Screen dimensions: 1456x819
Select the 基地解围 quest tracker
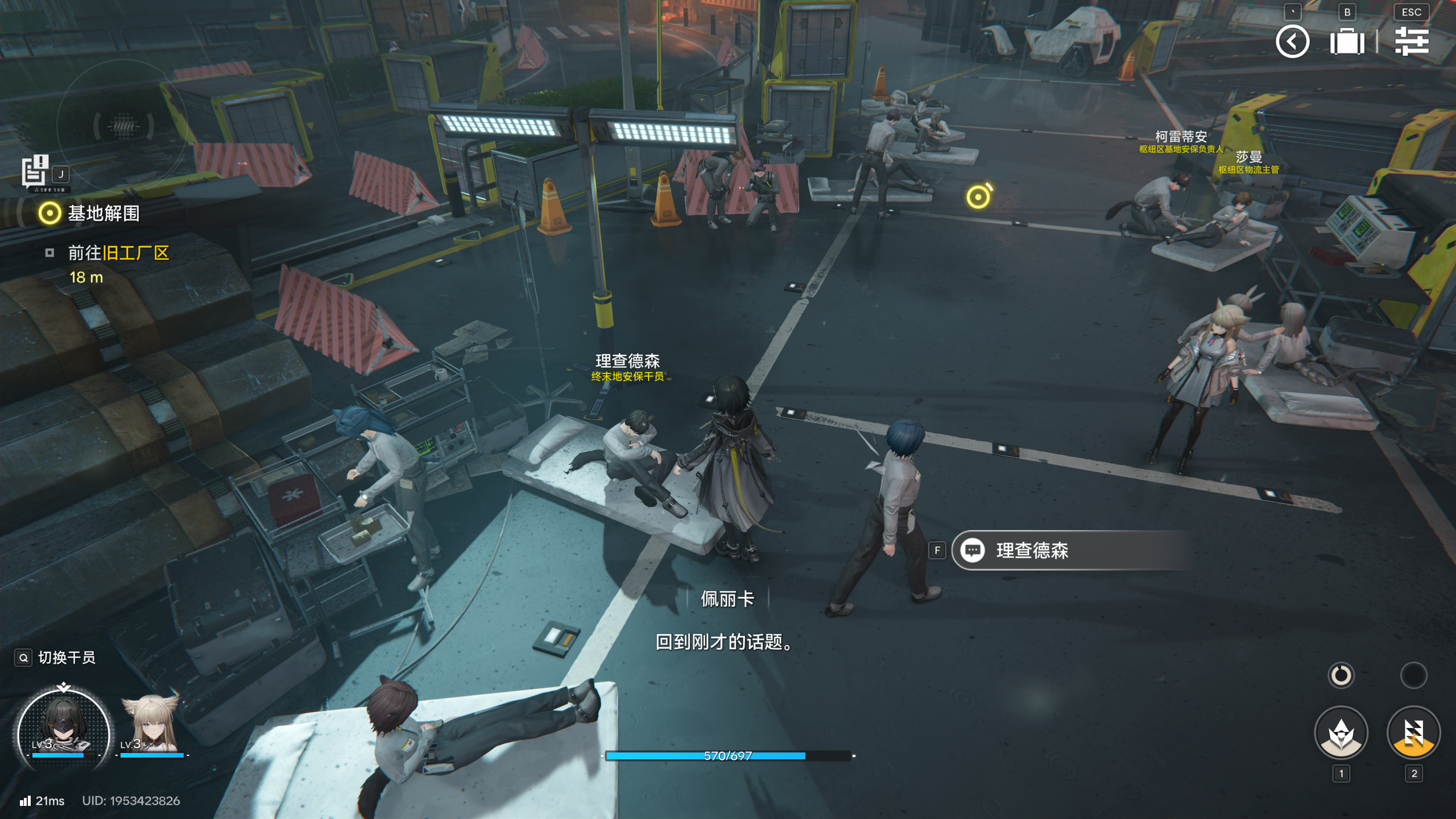pyautogui.click(x=102, y=213)
